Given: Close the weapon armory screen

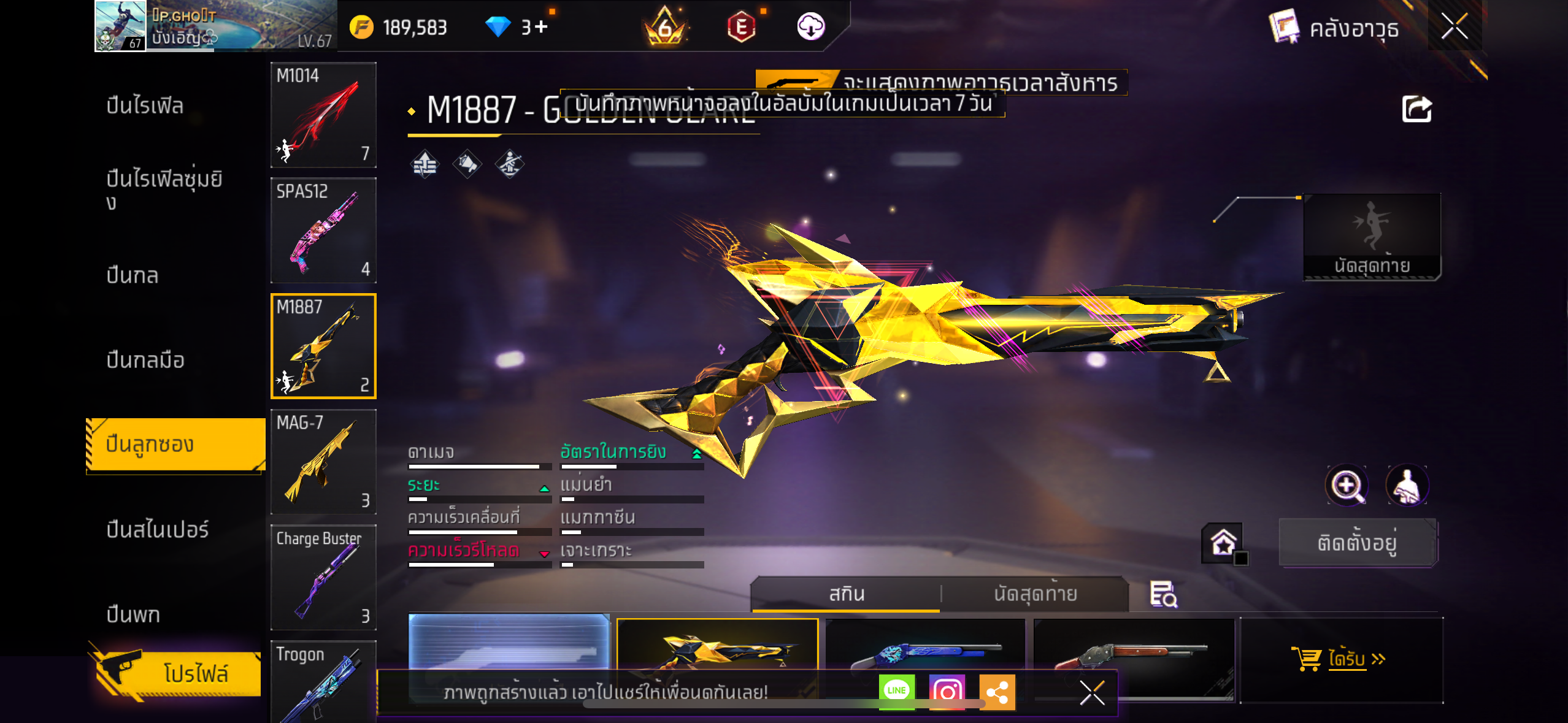Looking at the screenshot, I should tap(1454, 26).
